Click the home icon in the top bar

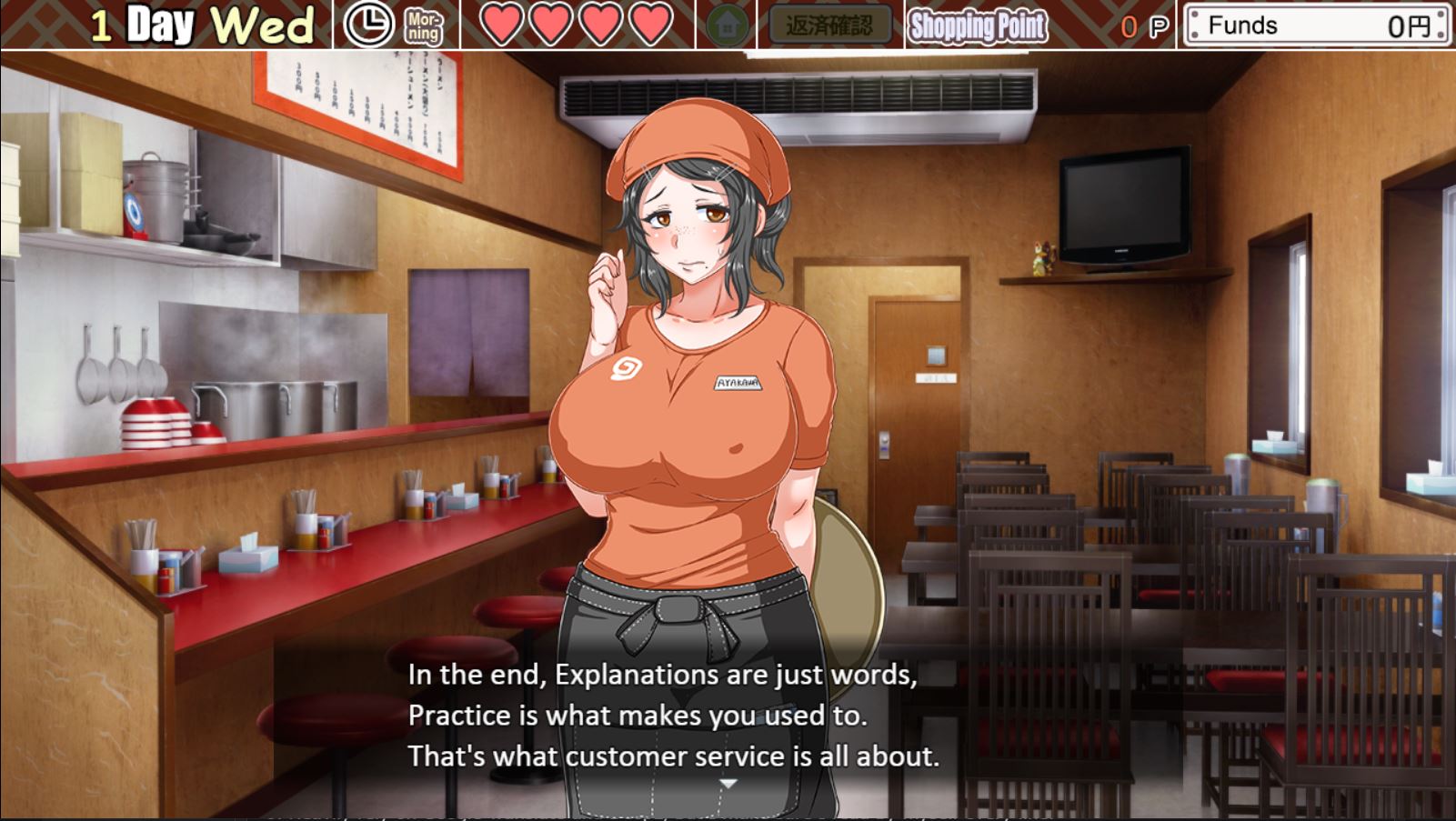727,25
